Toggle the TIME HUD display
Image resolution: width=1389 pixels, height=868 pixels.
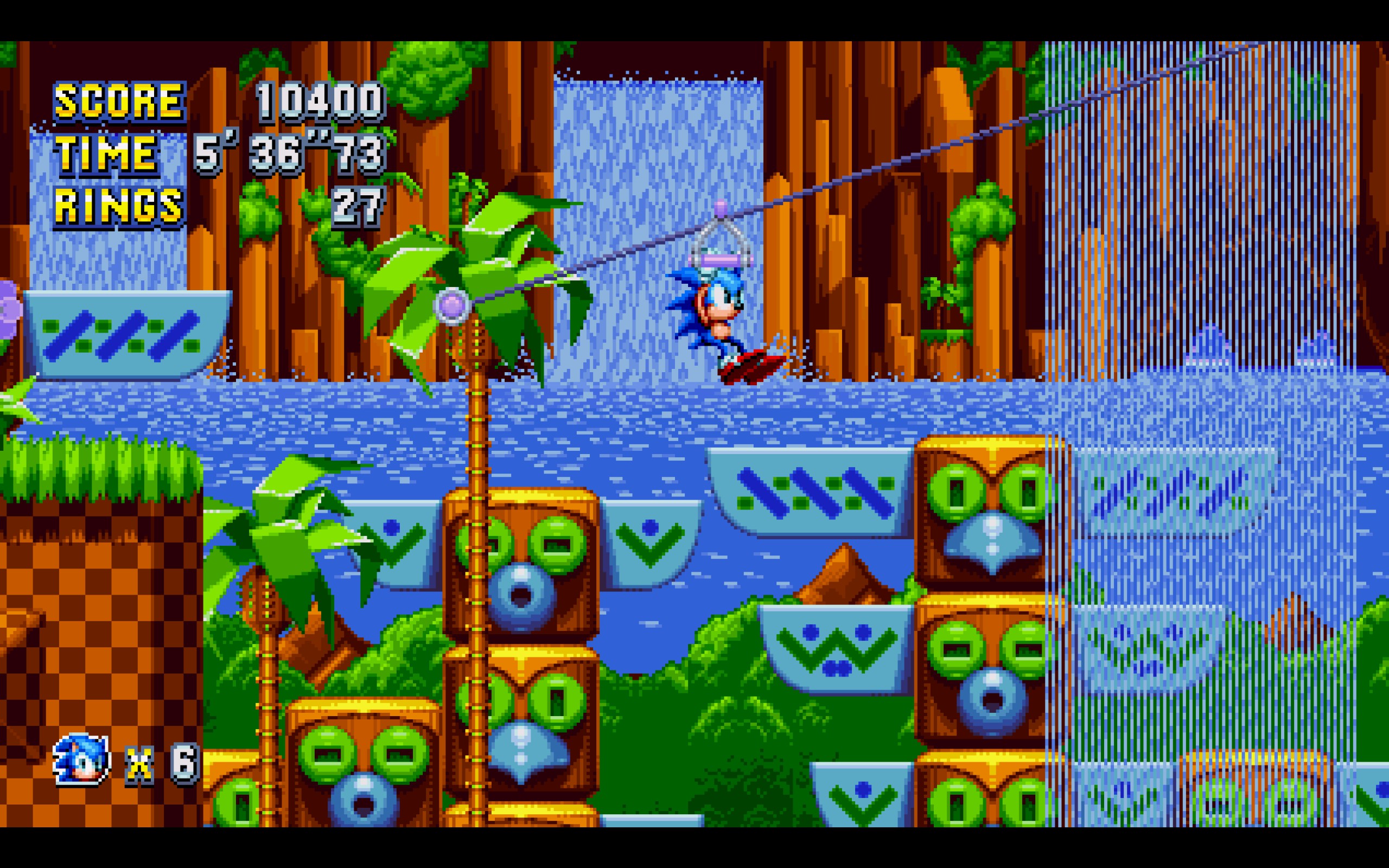106,155
